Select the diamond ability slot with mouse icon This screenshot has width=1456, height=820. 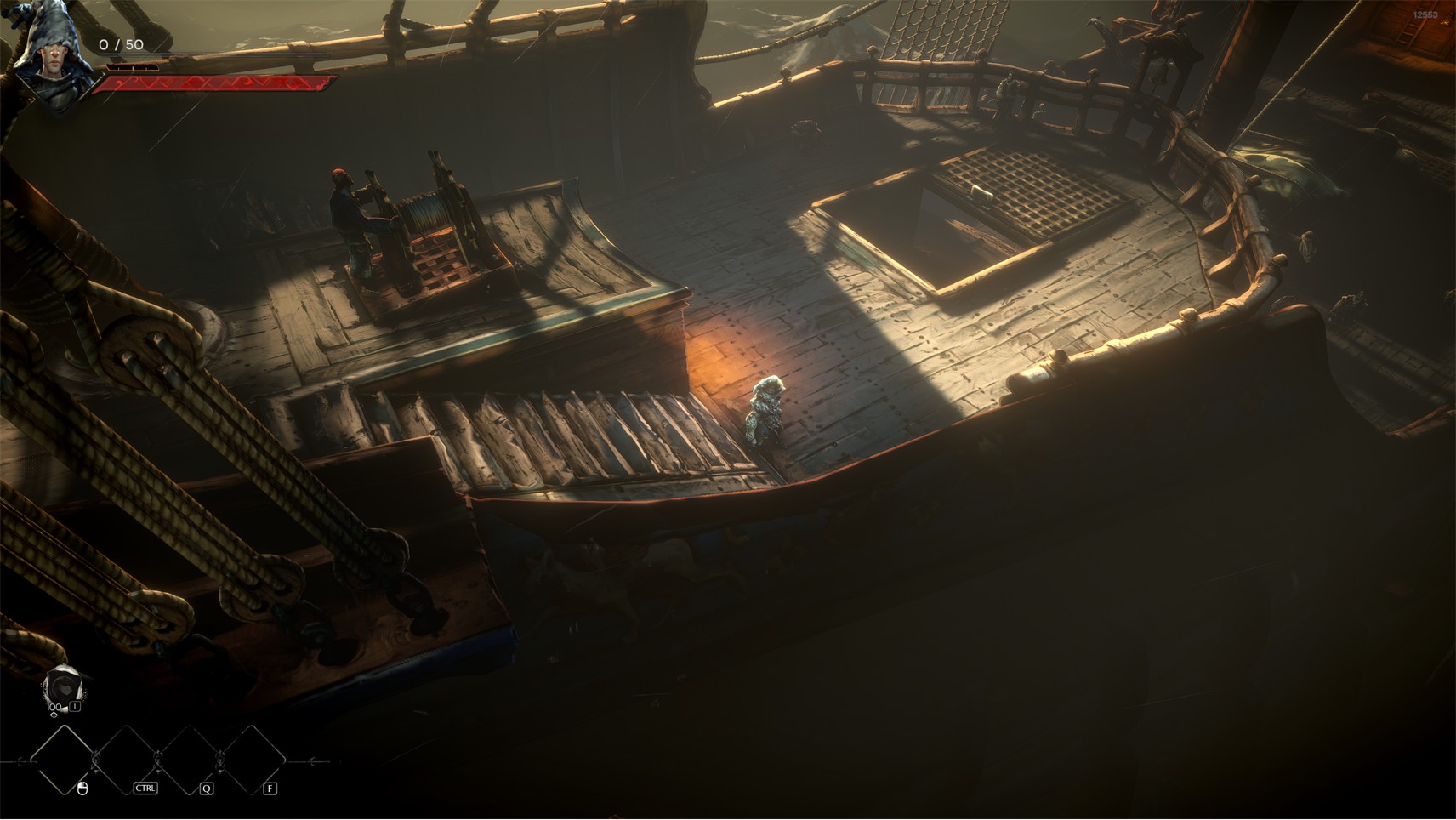[x=64, y=760]
